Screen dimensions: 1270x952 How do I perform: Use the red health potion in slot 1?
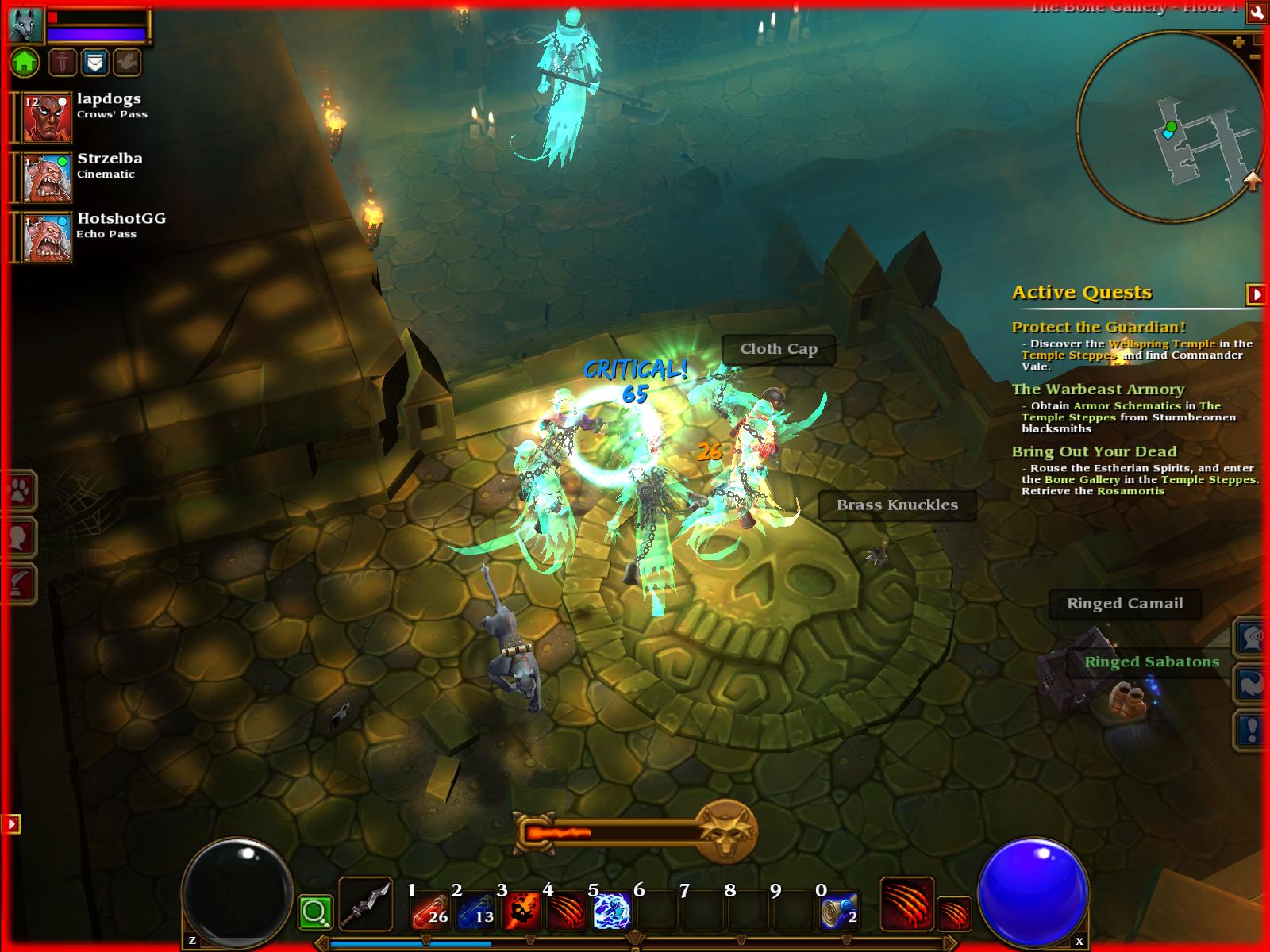pyautogui.click(x=430, y=910)
